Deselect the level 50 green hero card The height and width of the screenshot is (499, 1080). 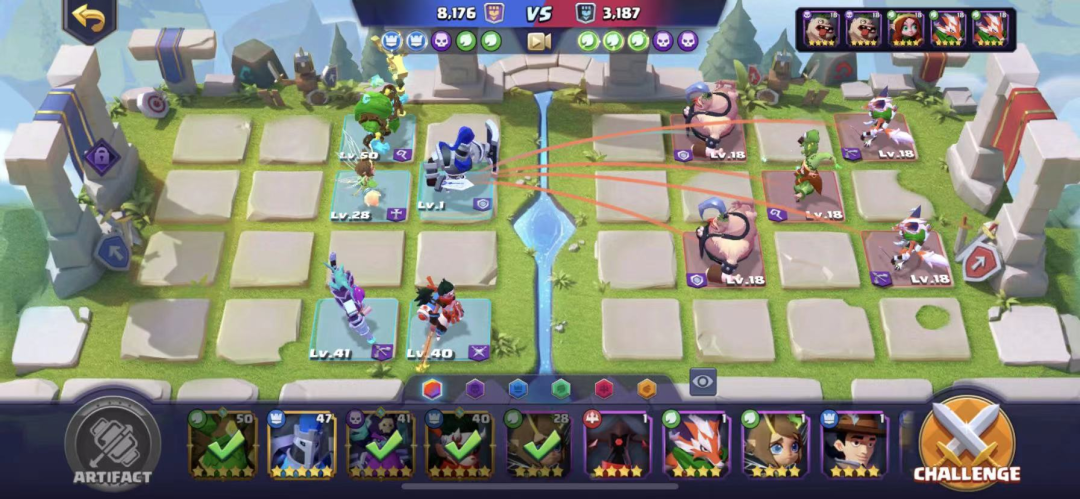point(223,444)
